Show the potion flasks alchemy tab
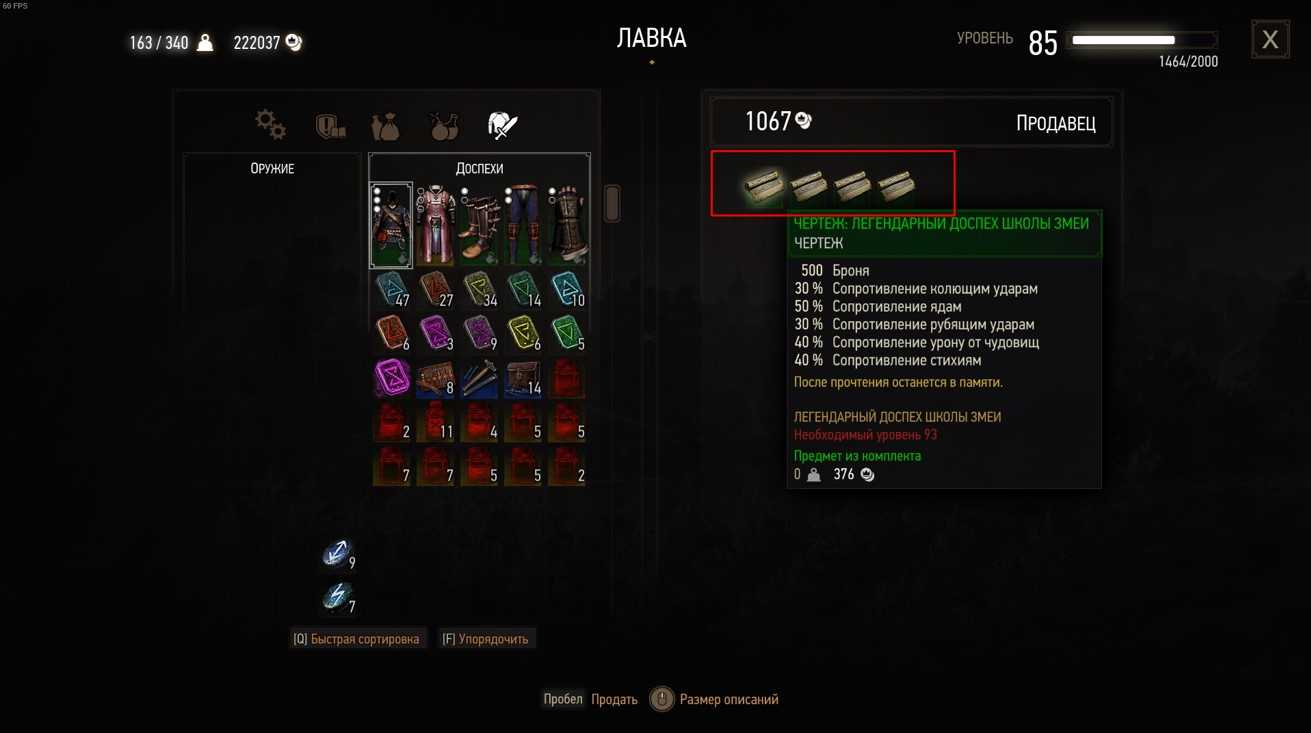1311x733 pixels. (443, 126)
